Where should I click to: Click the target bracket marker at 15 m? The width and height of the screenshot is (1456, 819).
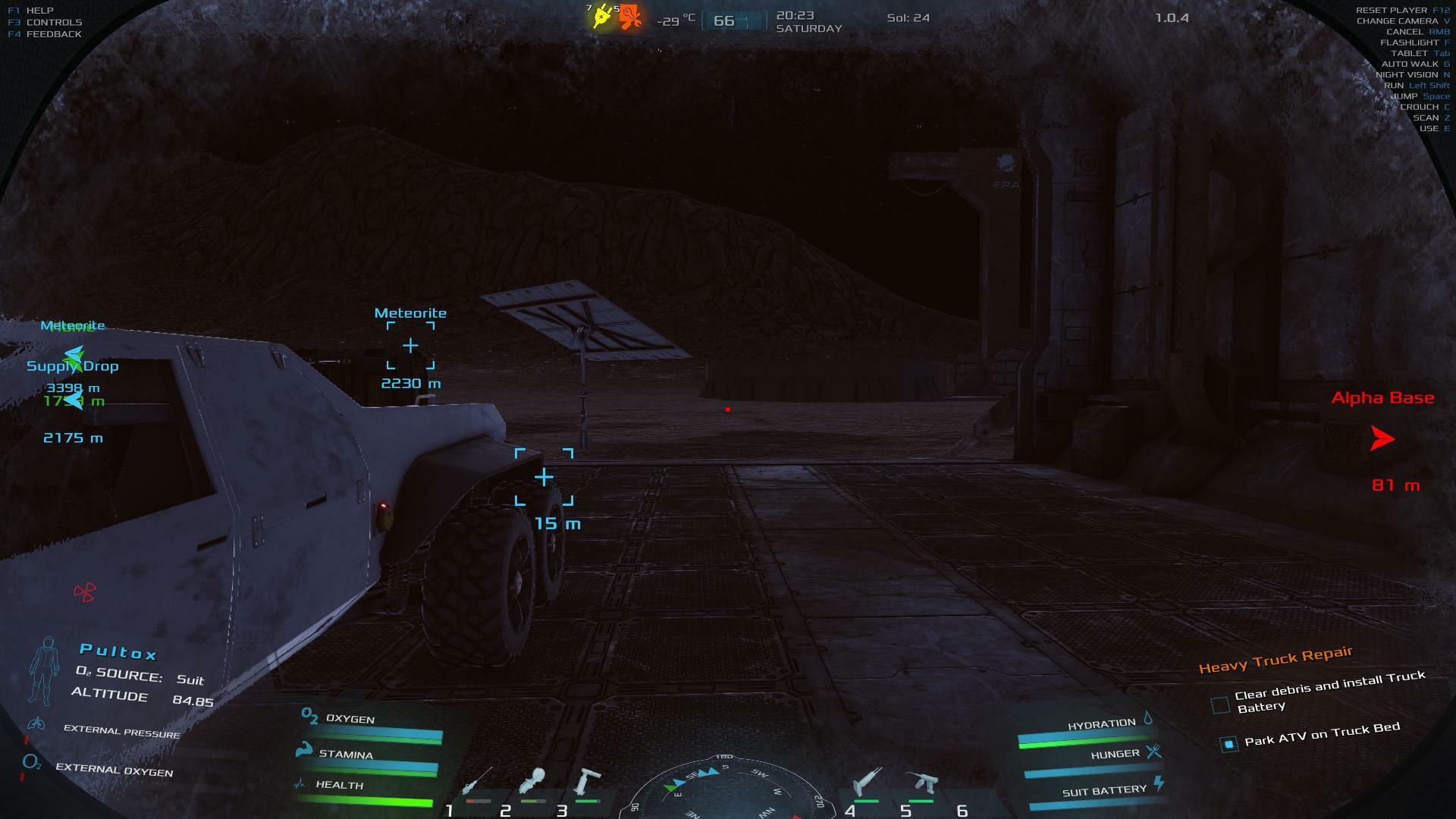click(x=544, y=477)
